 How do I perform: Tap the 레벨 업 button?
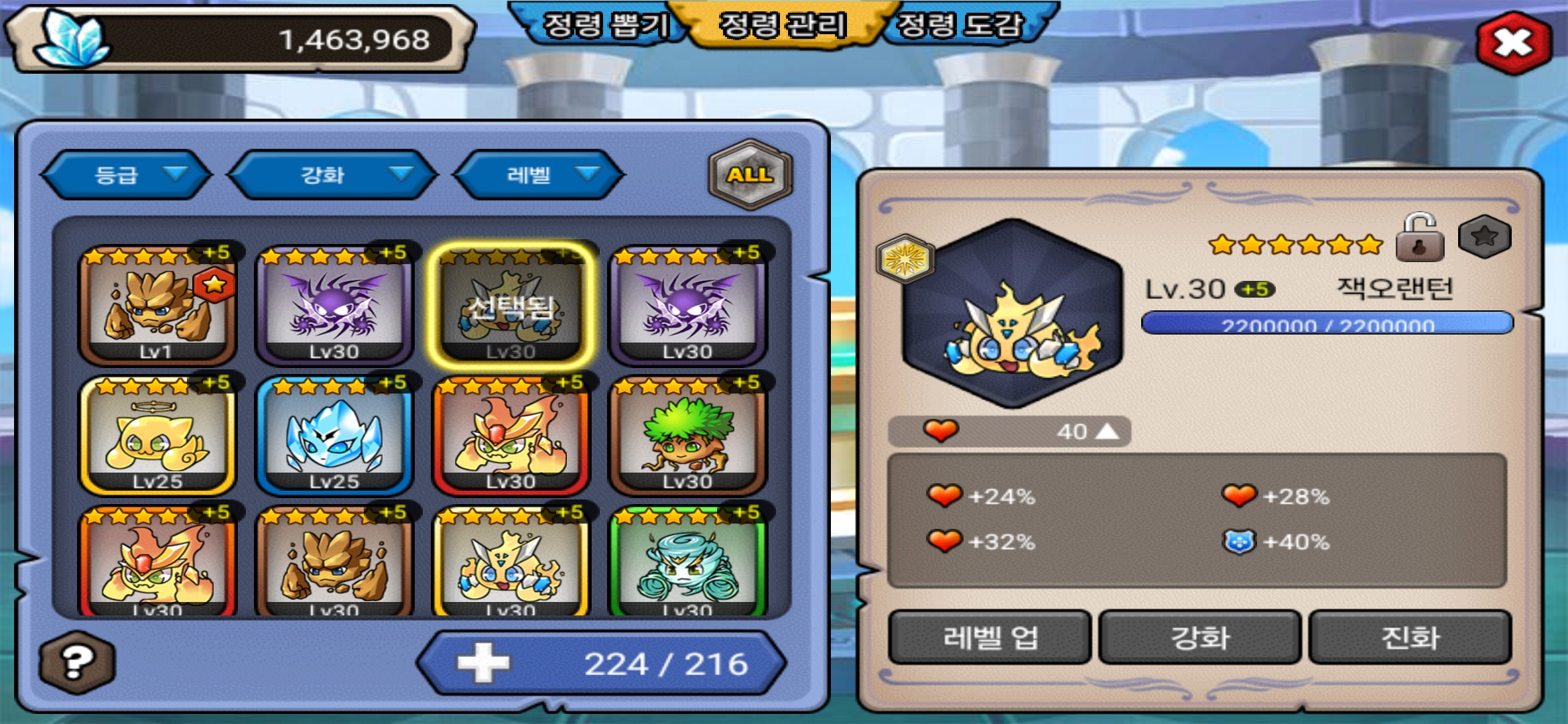[990, 637]
